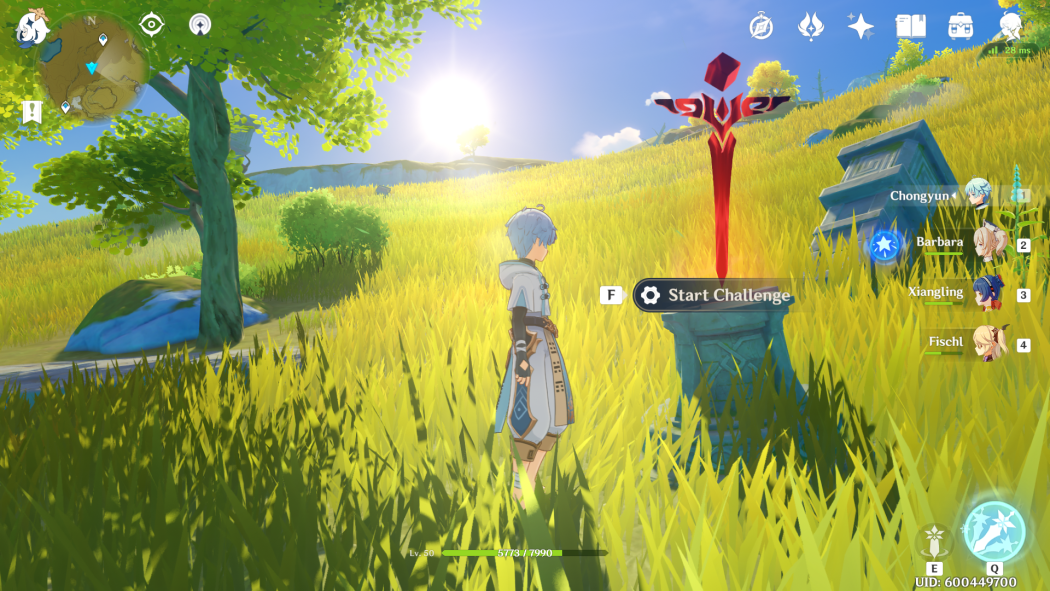Open the Paimon menu
1050x591 pixels.
click(32, 27)
